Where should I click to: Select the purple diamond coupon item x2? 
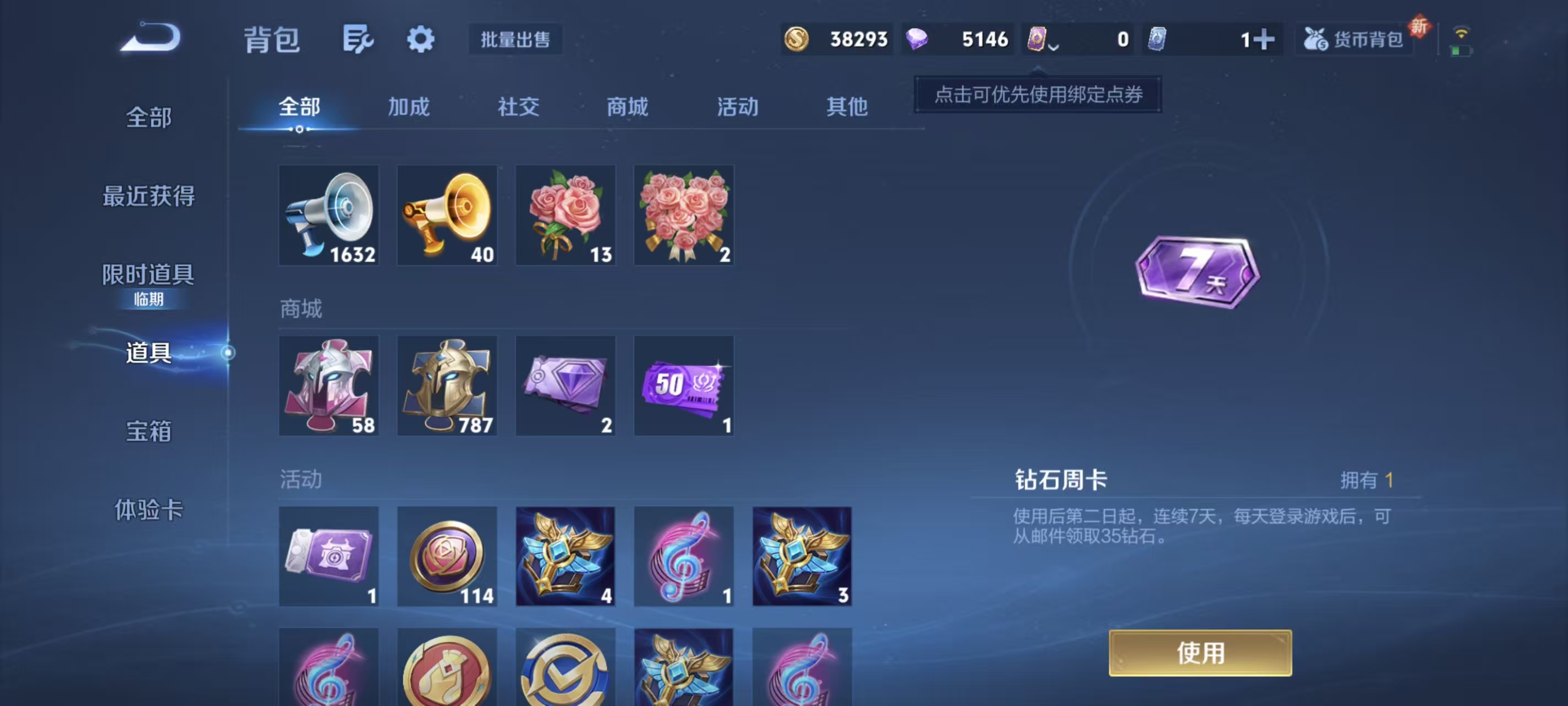point(566,385)
